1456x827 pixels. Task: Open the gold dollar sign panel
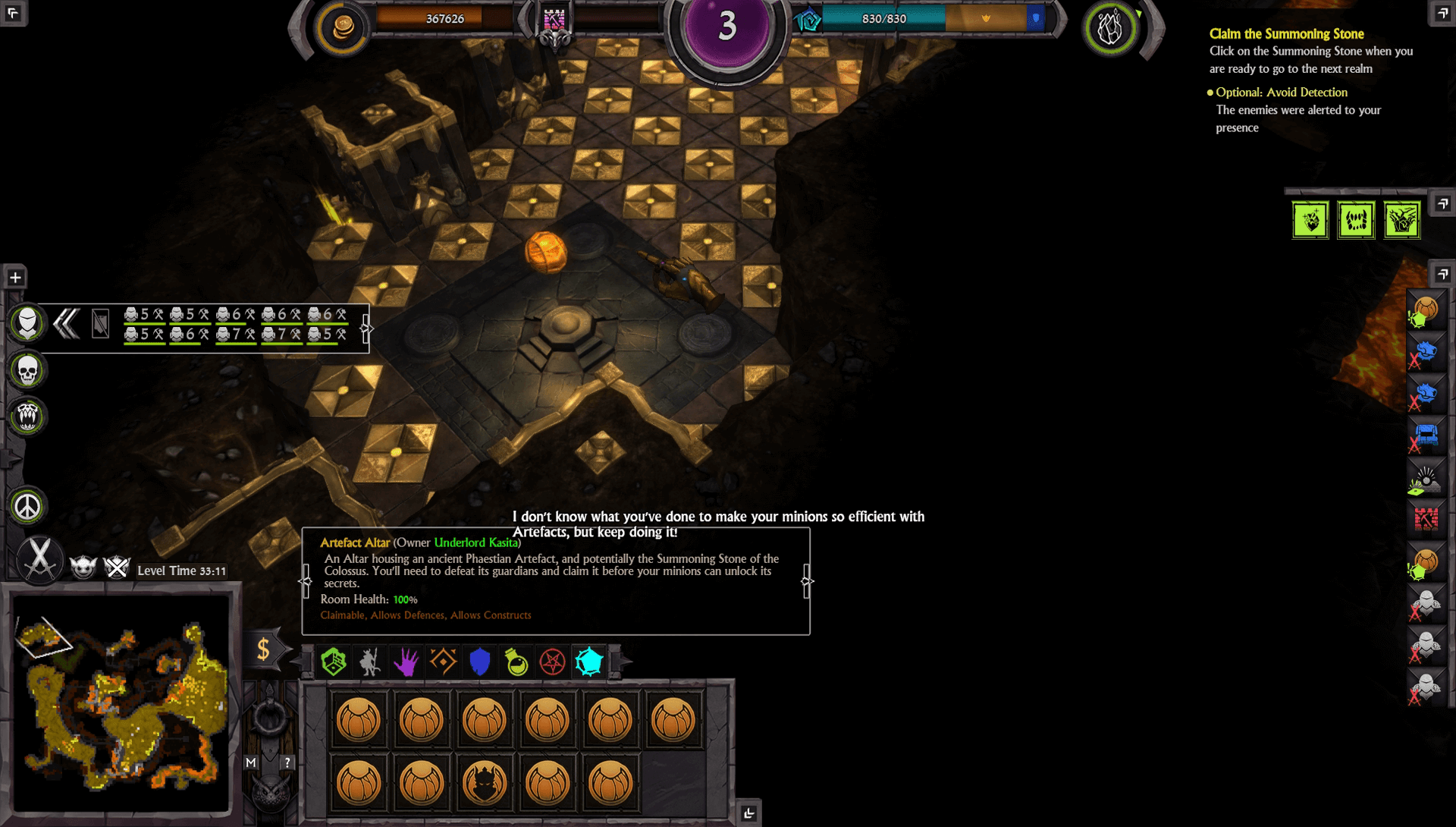pyautogui.click(x=263, y=649)
